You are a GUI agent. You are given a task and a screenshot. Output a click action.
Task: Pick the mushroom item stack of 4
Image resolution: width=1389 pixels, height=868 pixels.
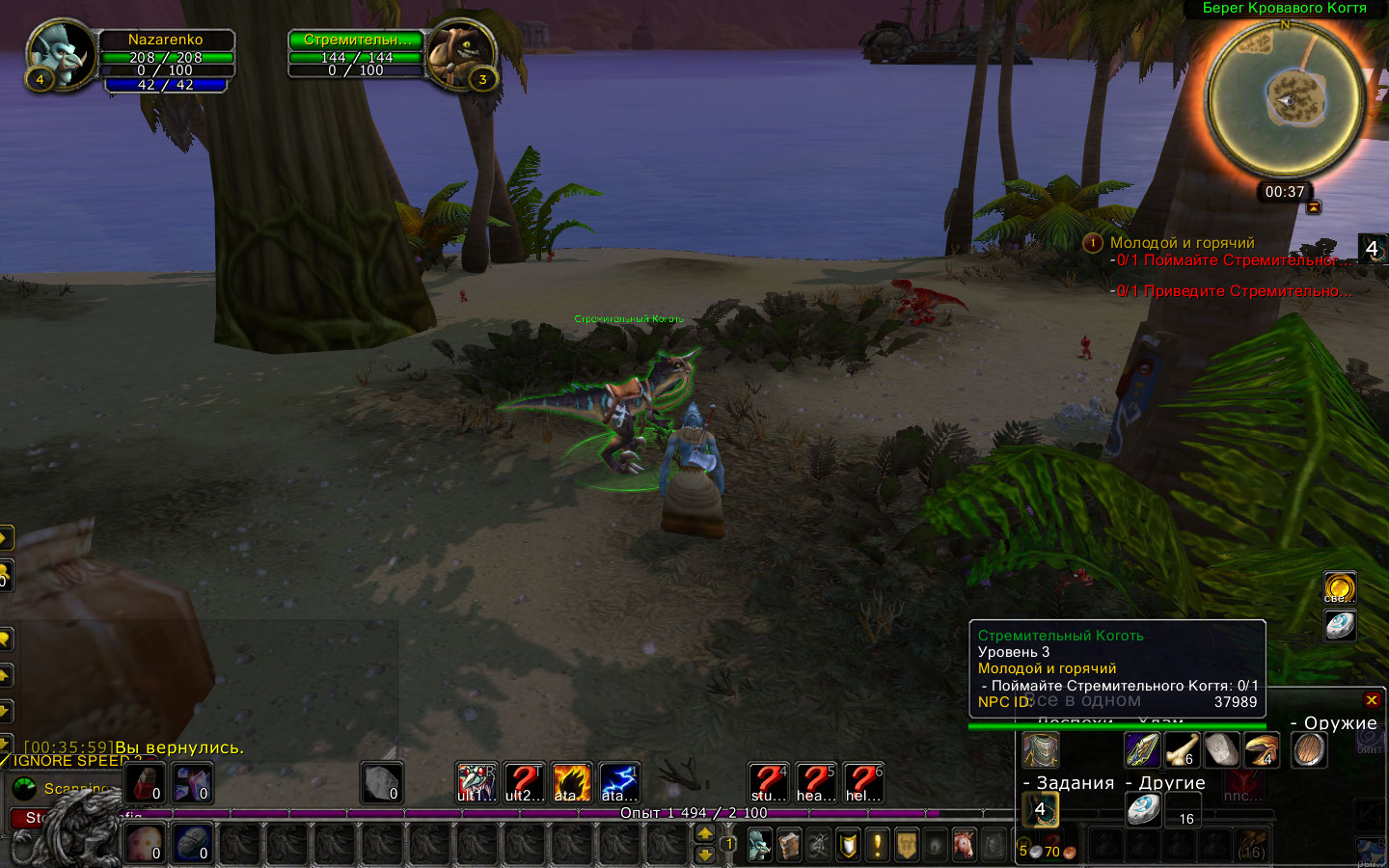(x=1261, y=750)
